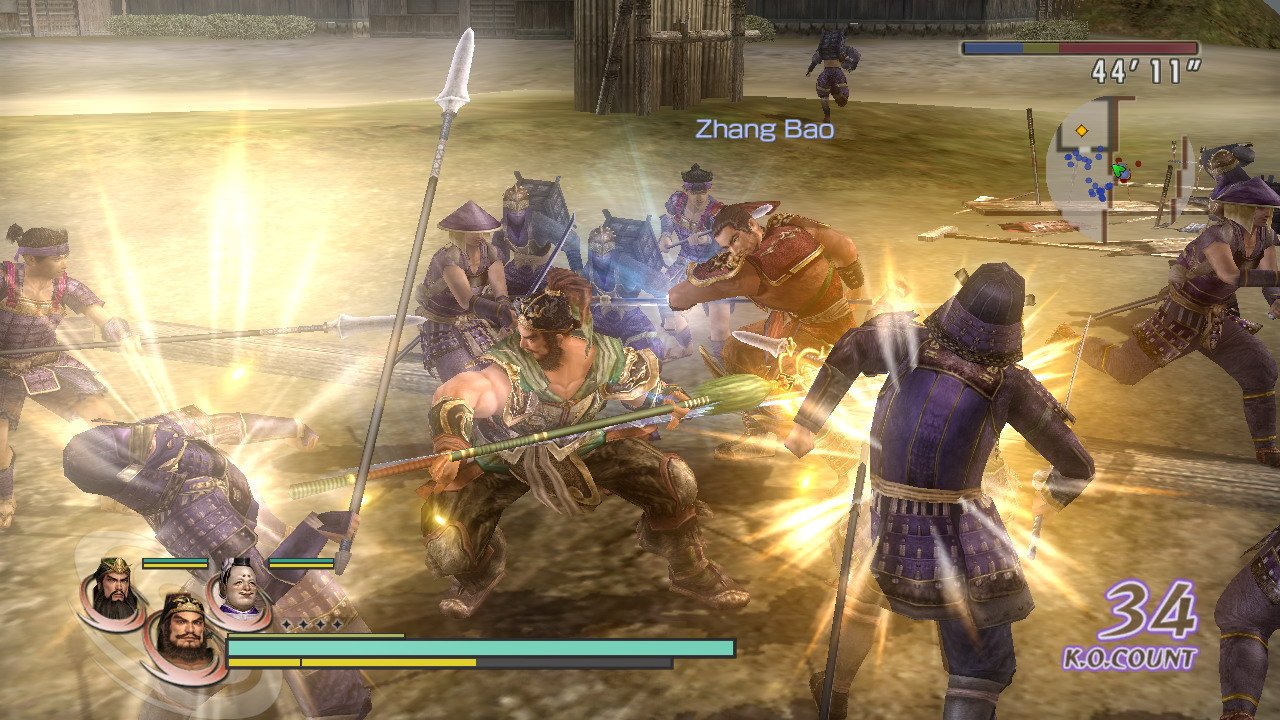
Task: Click a red enemy dot on the minimap
Action: [1138, 162]
